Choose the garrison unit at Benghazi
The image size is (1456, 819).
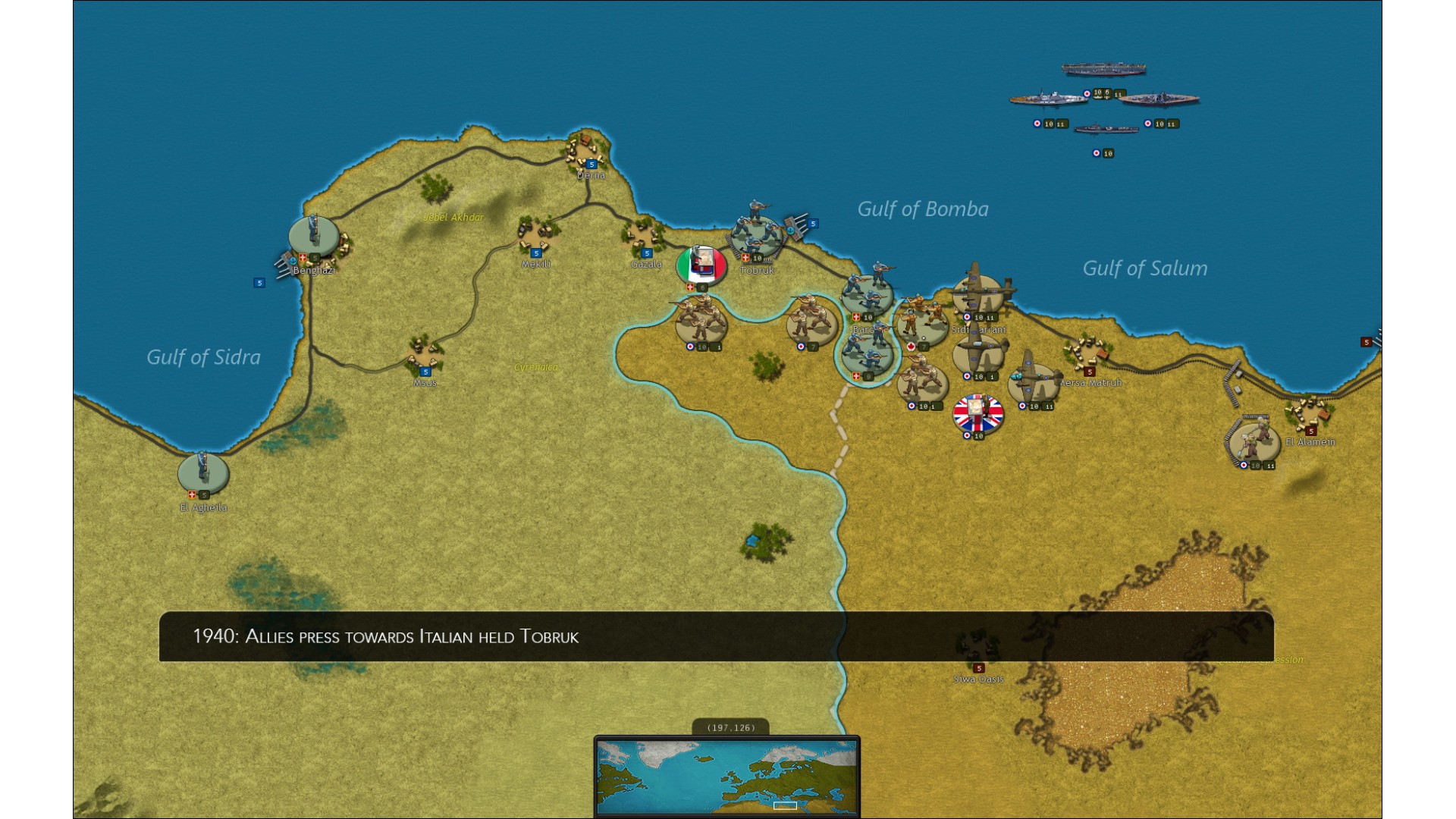(x=313, y=236)
